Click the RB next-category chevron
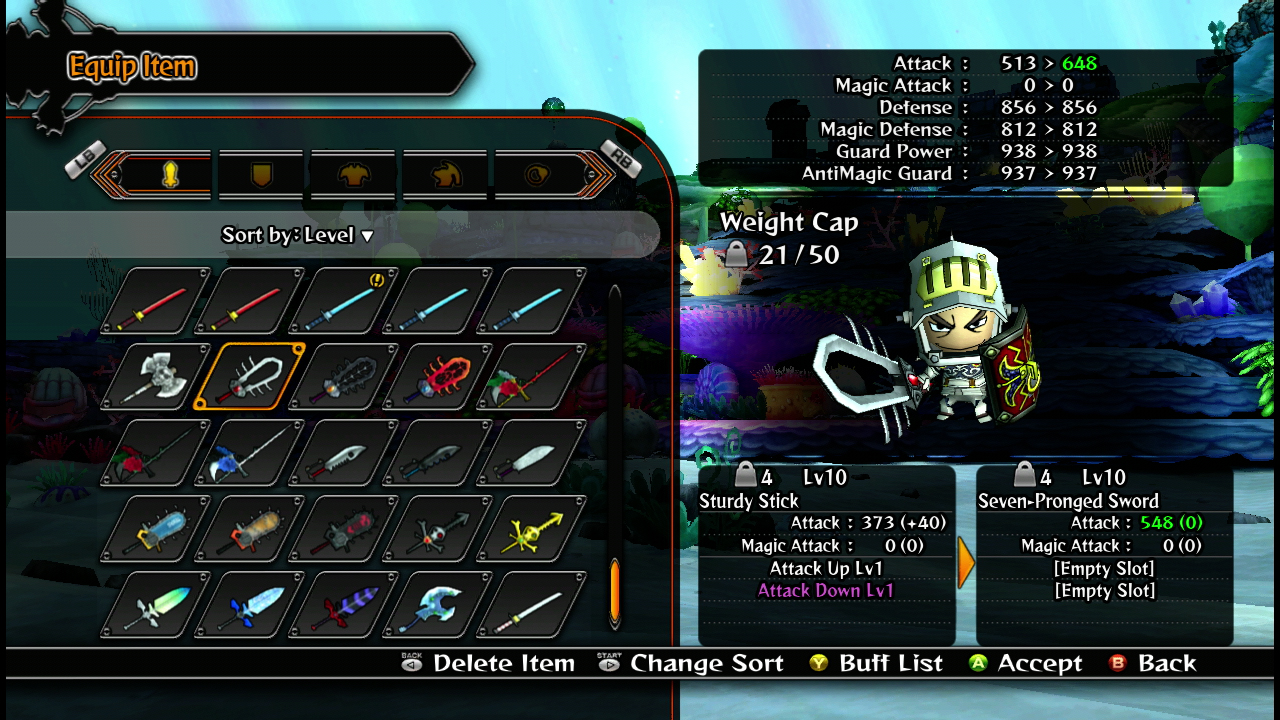1280x720 pixels. 603,172
